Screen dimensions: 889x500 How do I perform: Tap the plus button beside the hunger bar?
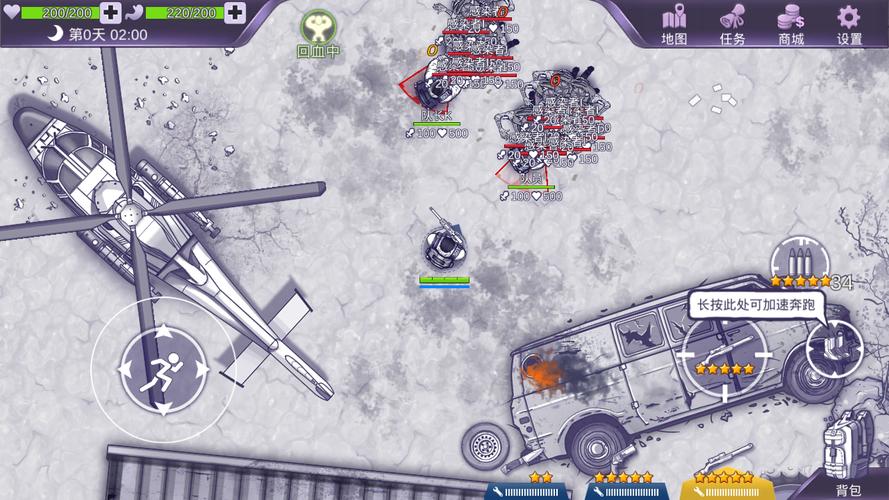click(x=234, y=13)
